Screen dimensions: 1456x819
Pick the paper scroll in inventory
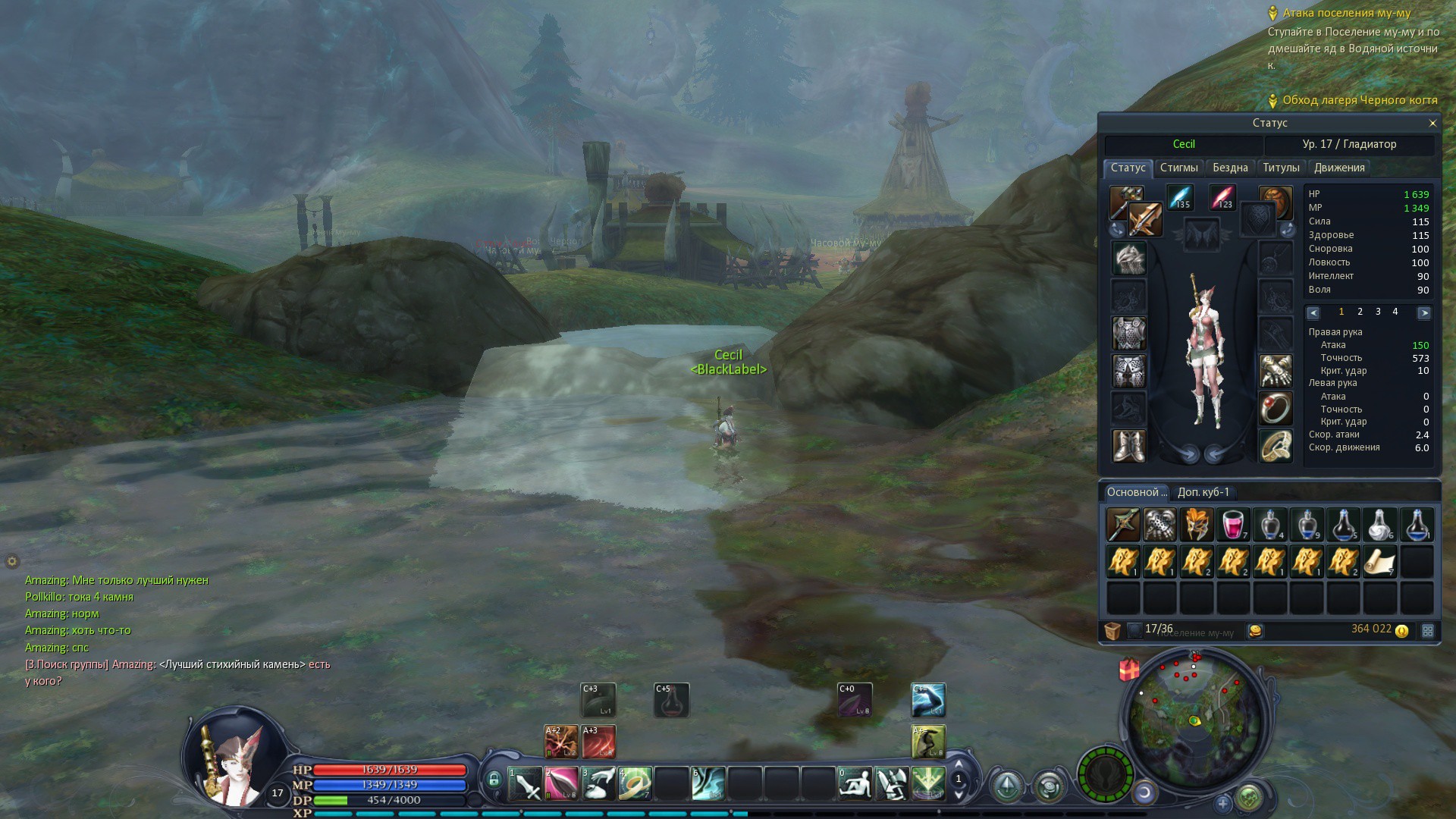1380,562
